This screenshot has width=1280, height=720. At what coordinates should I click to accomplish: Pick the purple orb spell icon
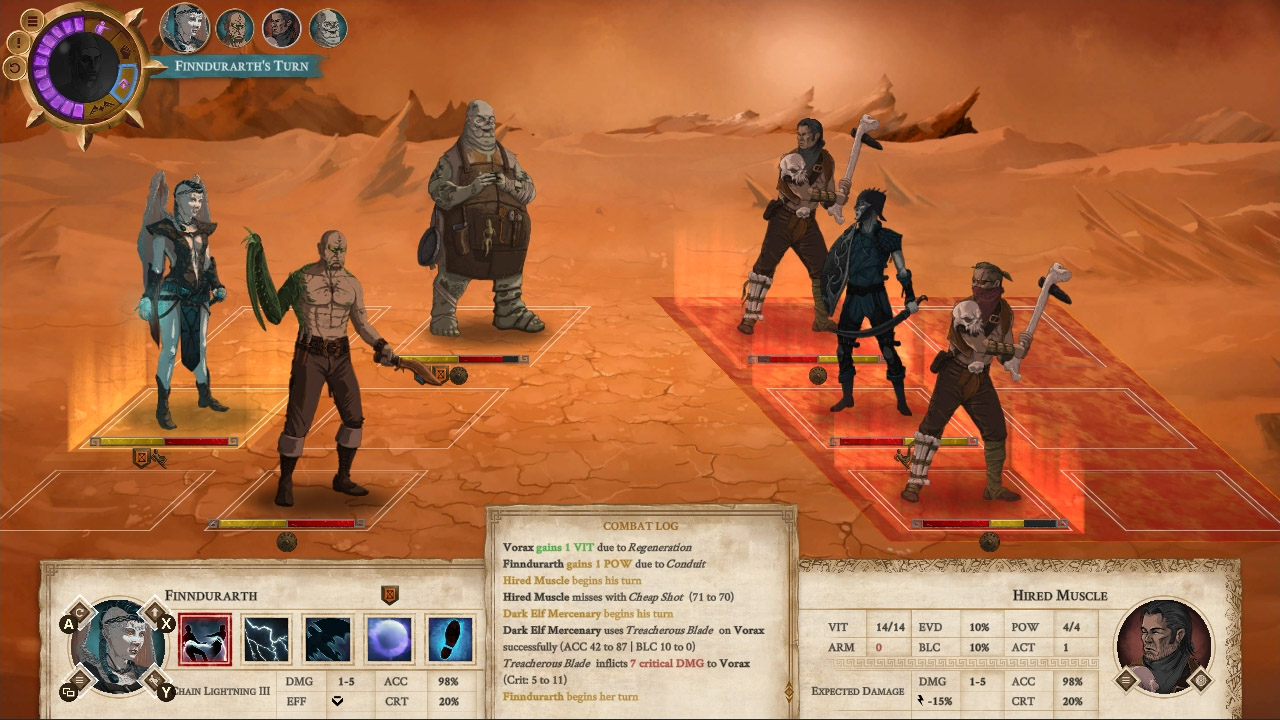tap(387, 638)
